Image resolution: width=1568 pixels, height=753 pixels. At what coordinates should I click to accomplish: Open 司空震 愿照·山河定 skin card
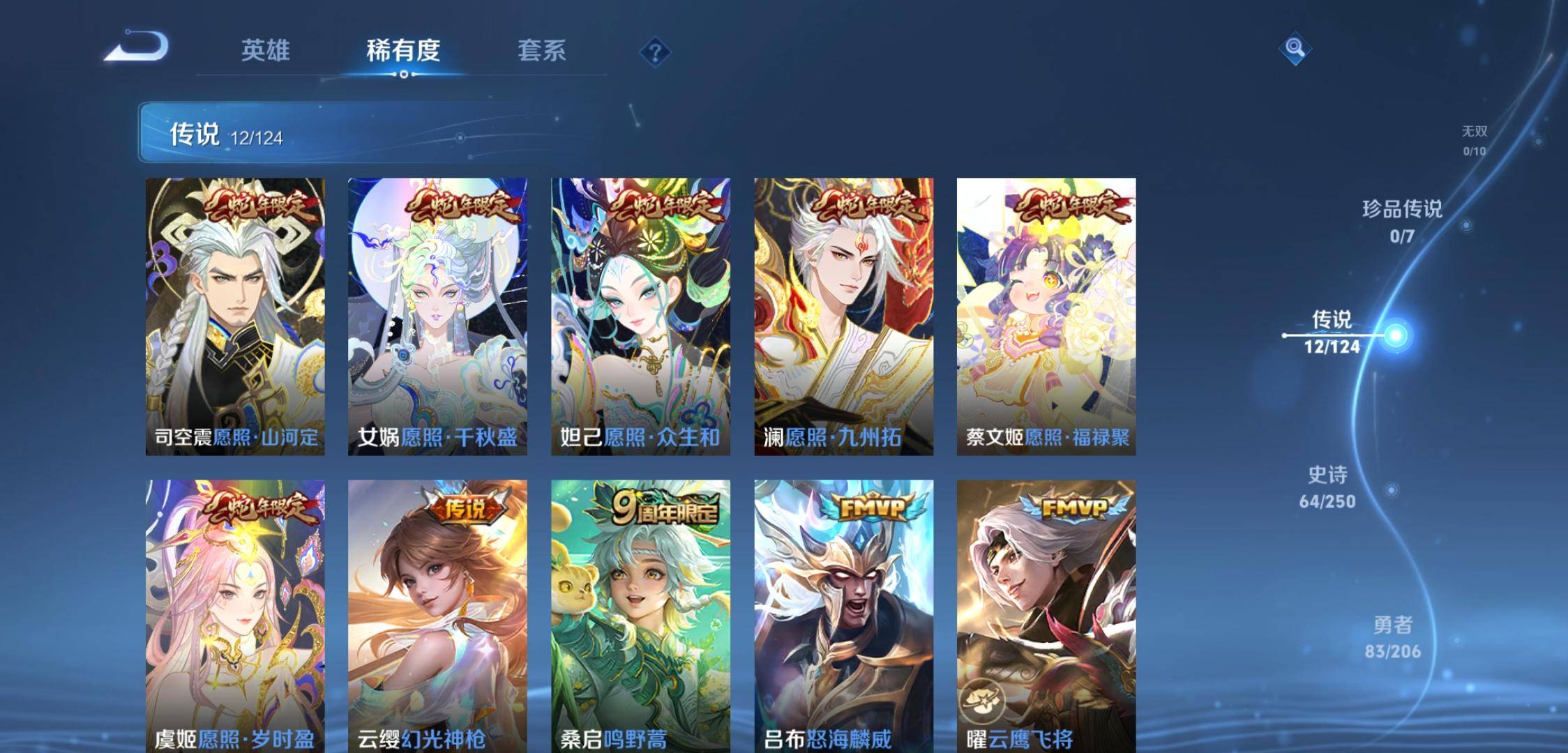[x=235, y=317]
